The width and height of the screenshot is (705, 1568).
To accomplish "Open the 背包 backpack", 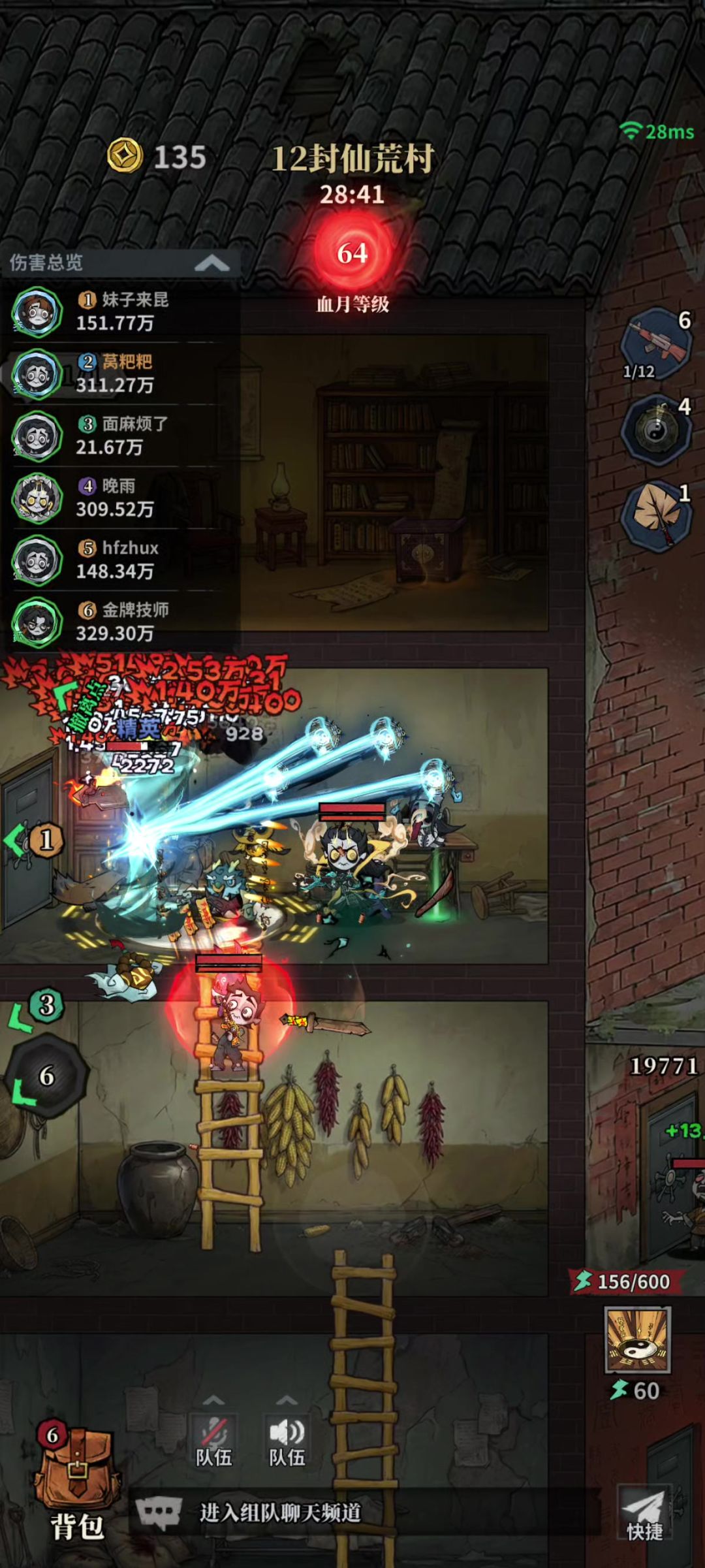I will click(77, 1489).
